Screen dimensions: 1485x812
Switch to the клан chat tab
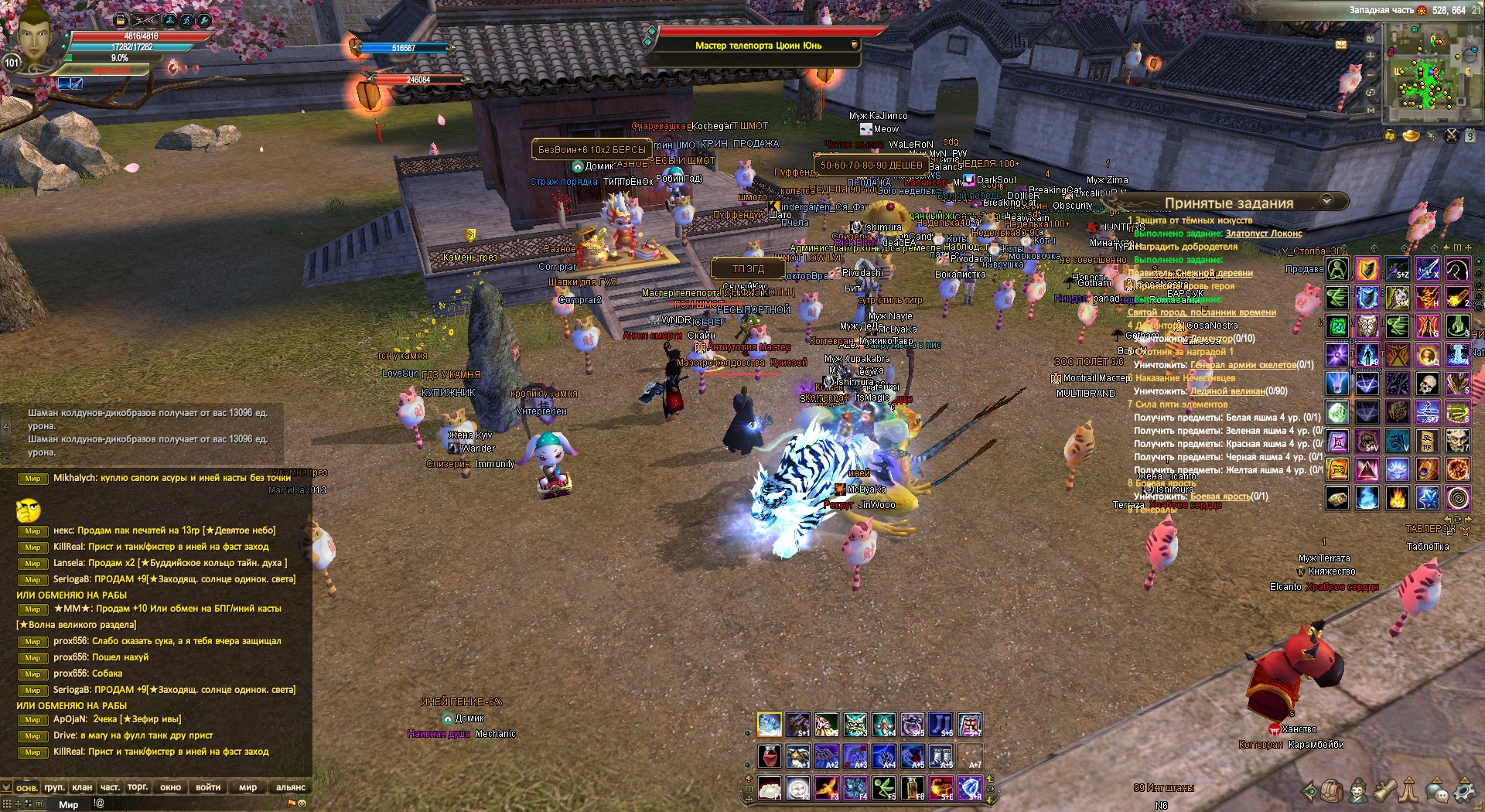click(x=82, y=787)
